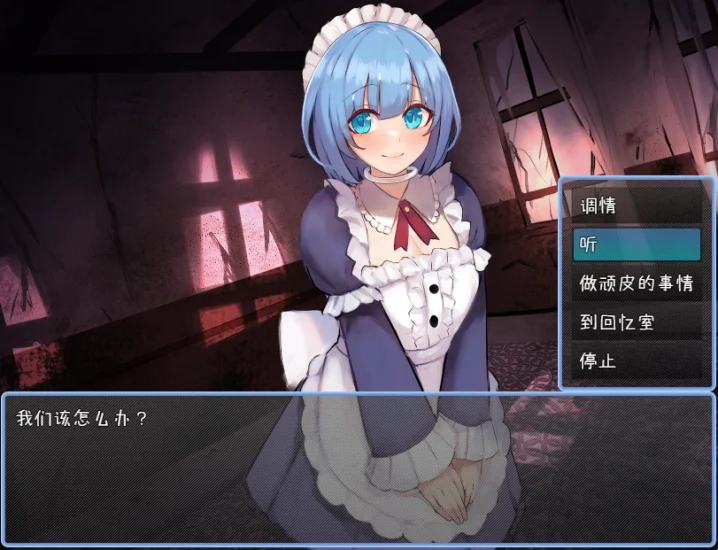Viewport: 718px width, 550px height.
Task: Choose the 调情 dialogue option
Action: click(636, 206)
